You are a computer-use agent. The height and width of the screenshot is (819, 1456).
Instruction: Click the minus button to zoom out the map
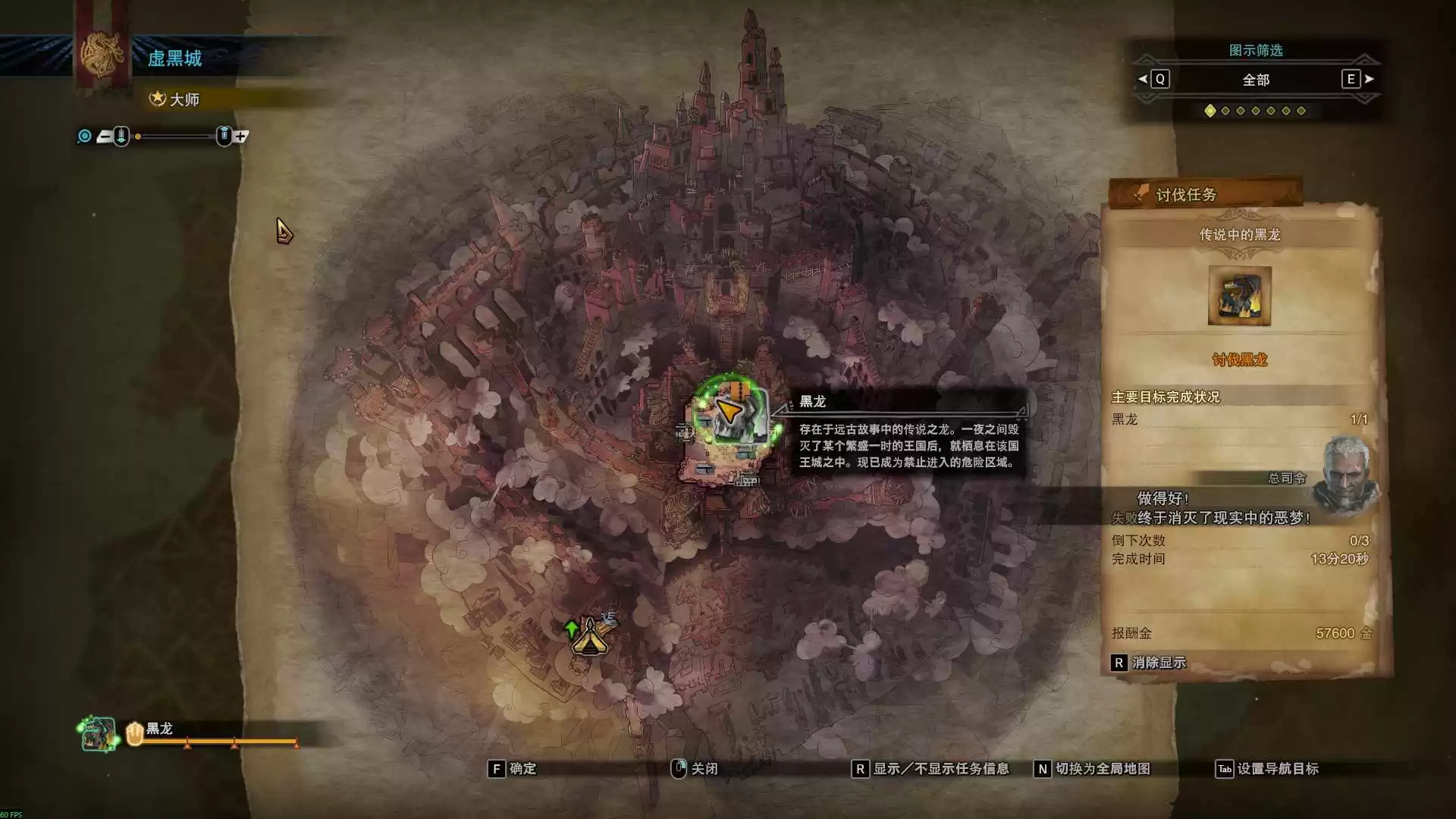click(105, 136)
